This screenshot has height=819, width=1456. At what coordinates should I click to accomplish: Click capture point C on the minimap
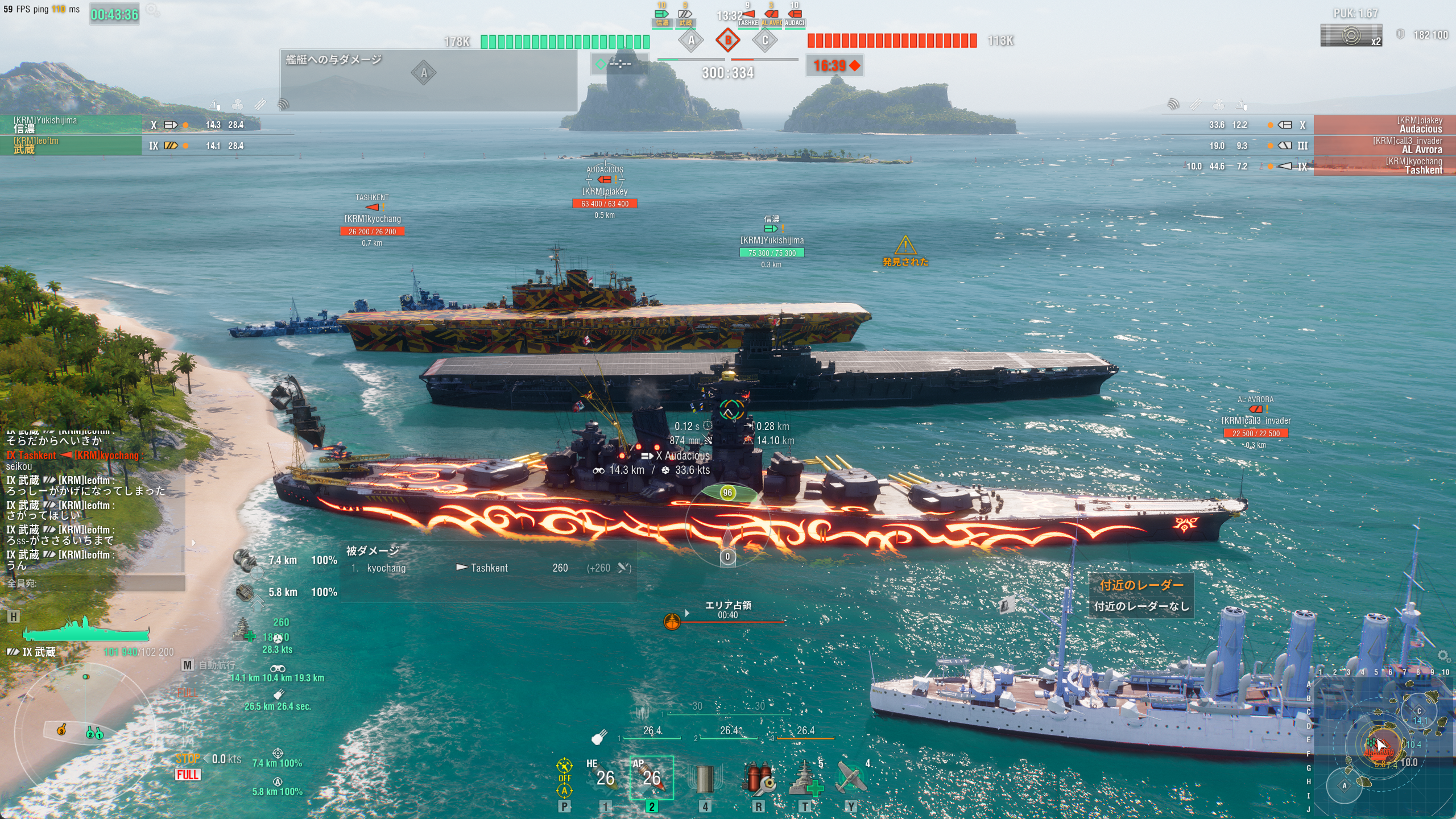[1418, 711]
